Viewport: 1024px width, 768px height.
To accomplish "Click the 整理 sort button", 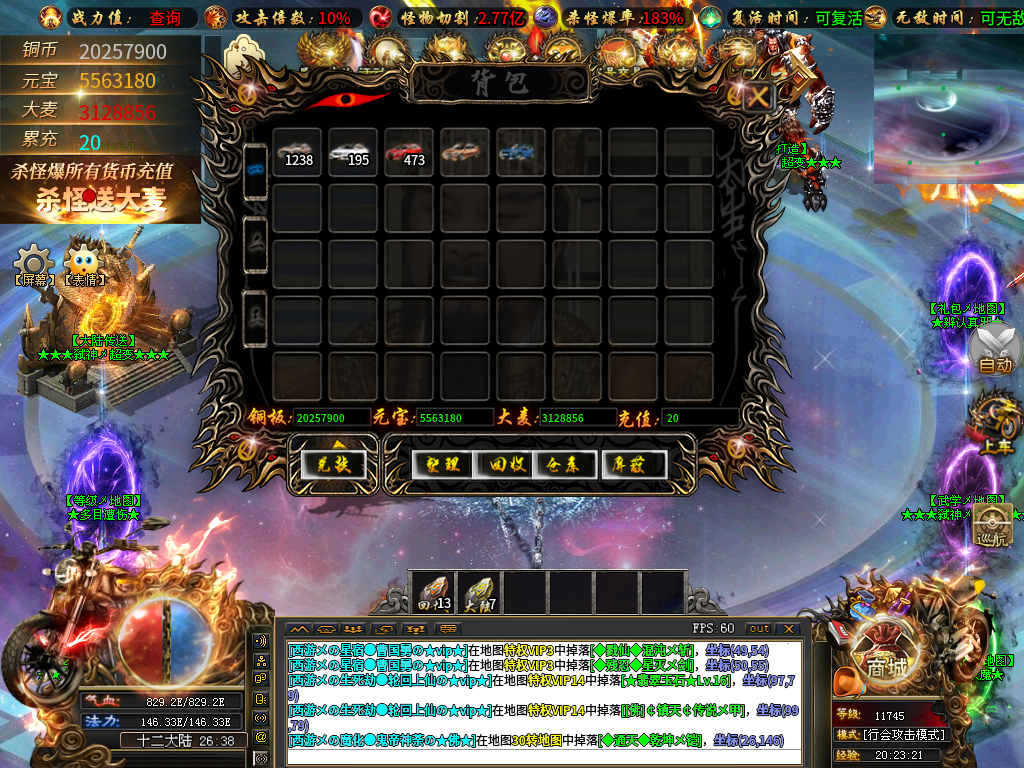I will [442, 464].
